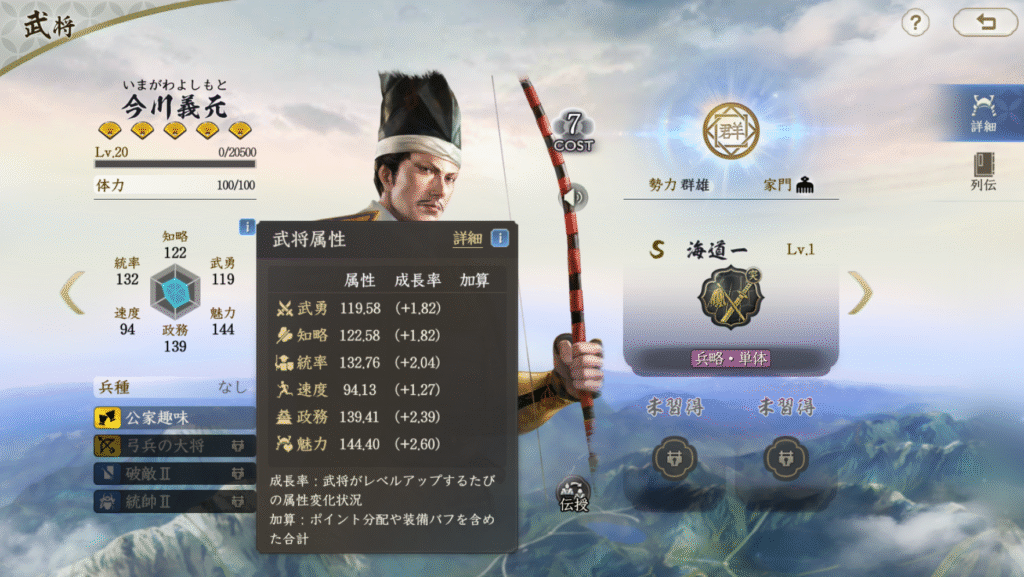
Task: Click the 家門 clan crest icon
Action: [x=804, y=185]
